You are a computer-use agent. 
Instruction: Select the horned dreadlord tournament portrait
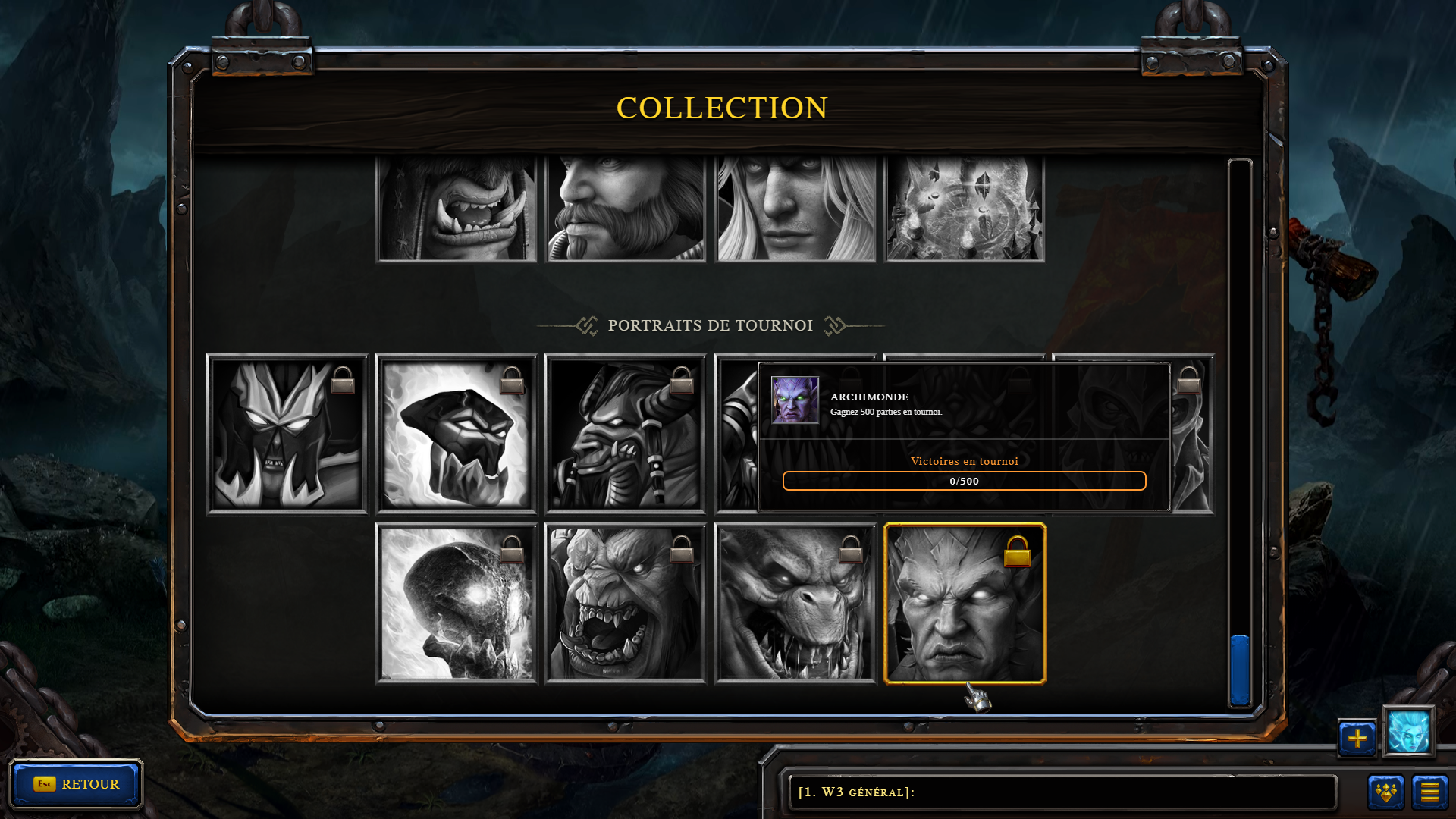click(x=287, y=434)
